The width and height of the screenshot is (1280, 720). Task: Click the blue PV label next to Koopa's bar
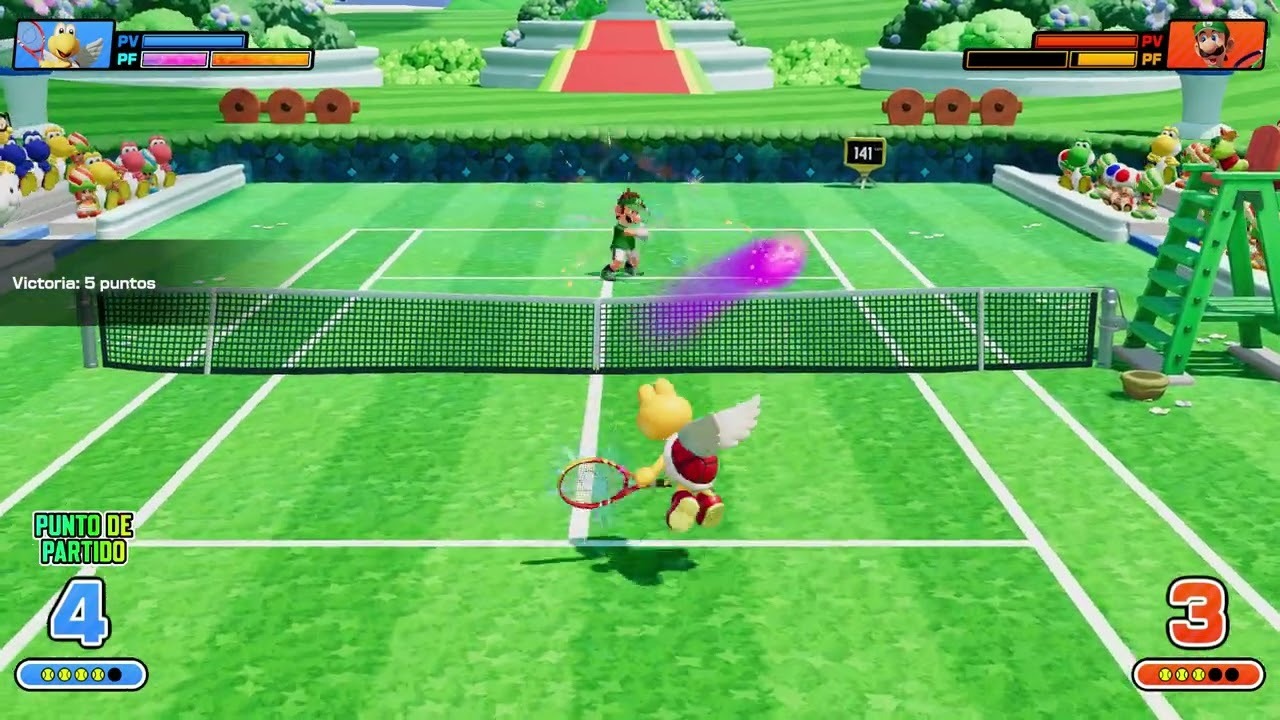(x=128, y=41)
